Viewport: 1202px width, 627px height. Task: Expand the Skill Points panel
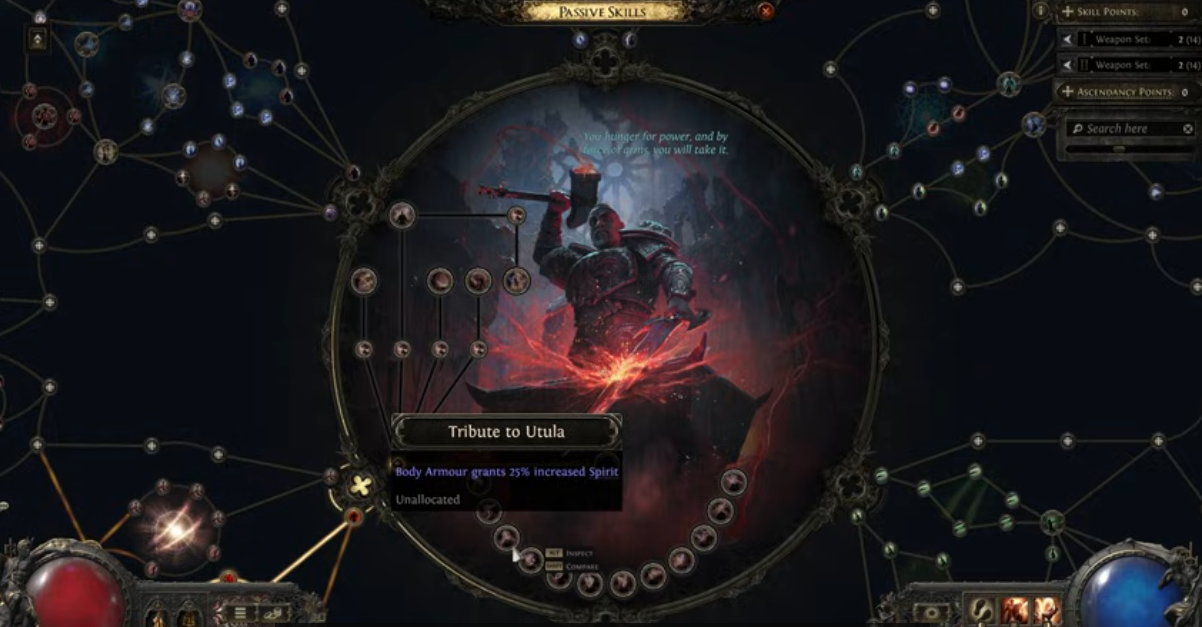[x=1068, y=12]
